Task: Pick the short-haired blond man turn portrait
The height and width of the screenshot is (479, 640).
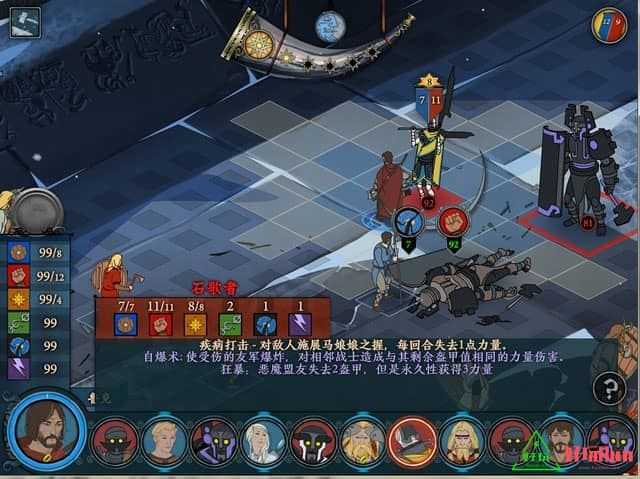Action: click(164, 441)
